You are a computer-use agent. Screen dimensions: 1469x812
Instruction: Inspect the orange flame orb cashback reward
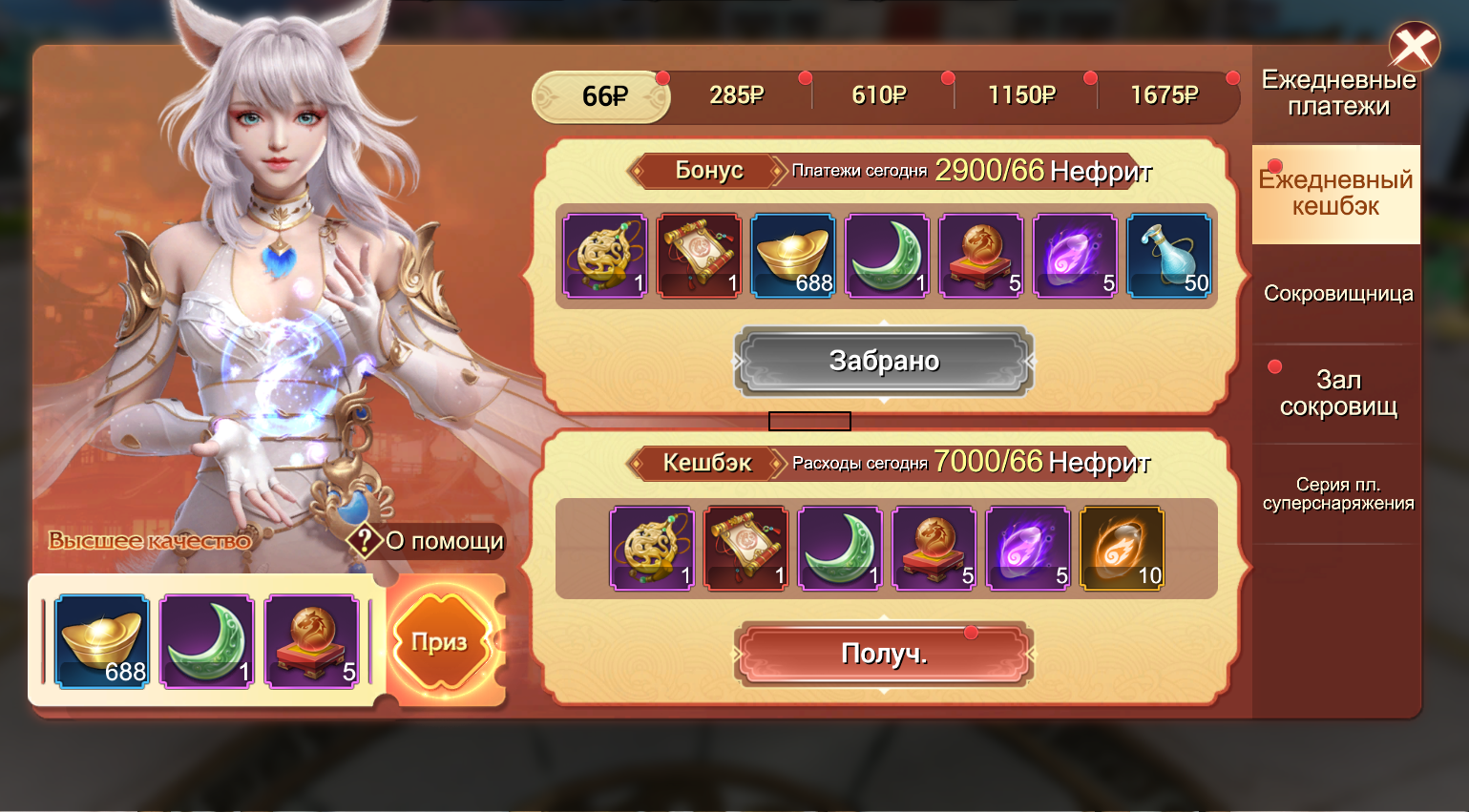click(x=1121, y=549)
